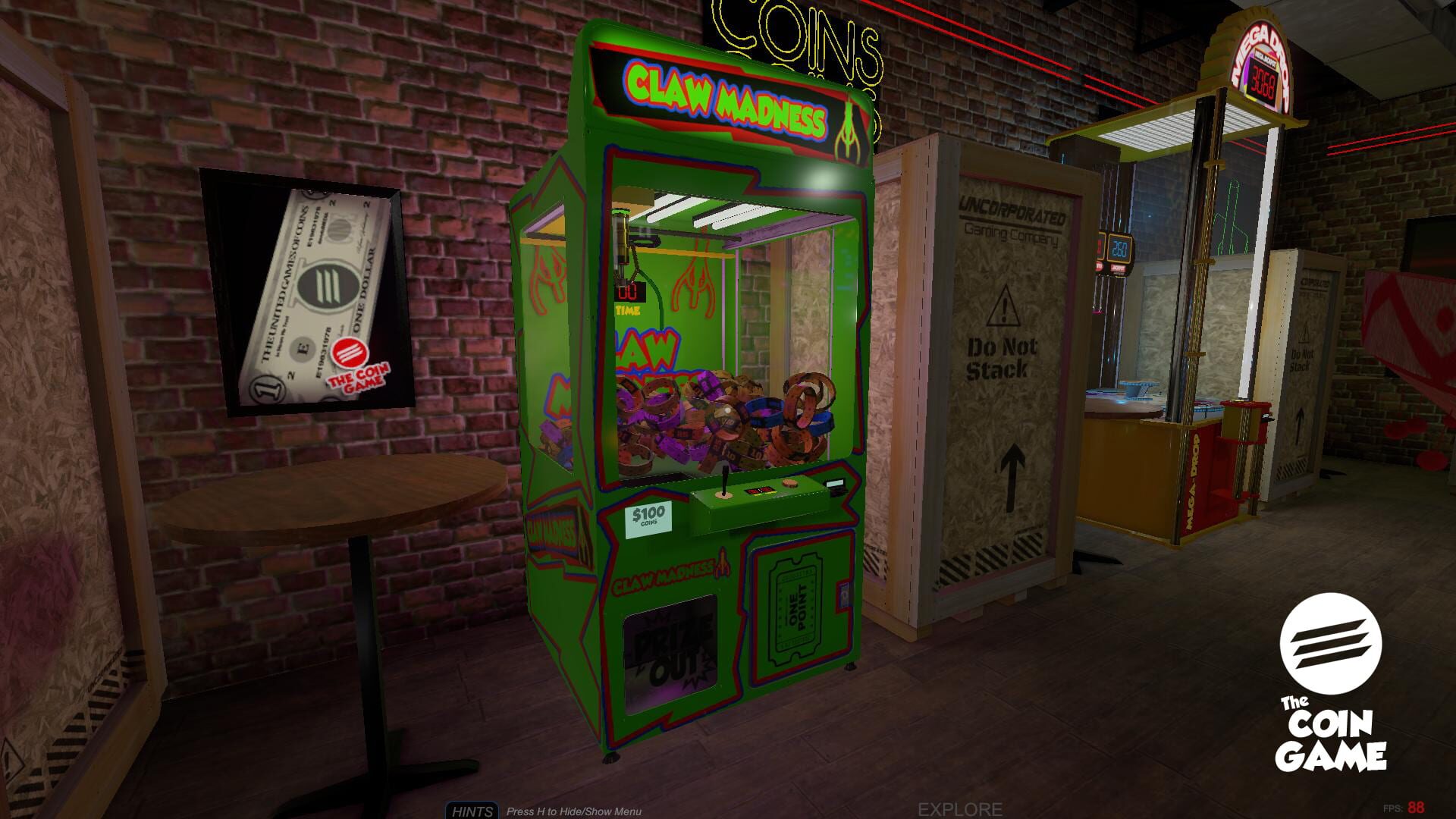
Task: Toggle the HINTS badge at the bottom
Action: tap(472, 811)
